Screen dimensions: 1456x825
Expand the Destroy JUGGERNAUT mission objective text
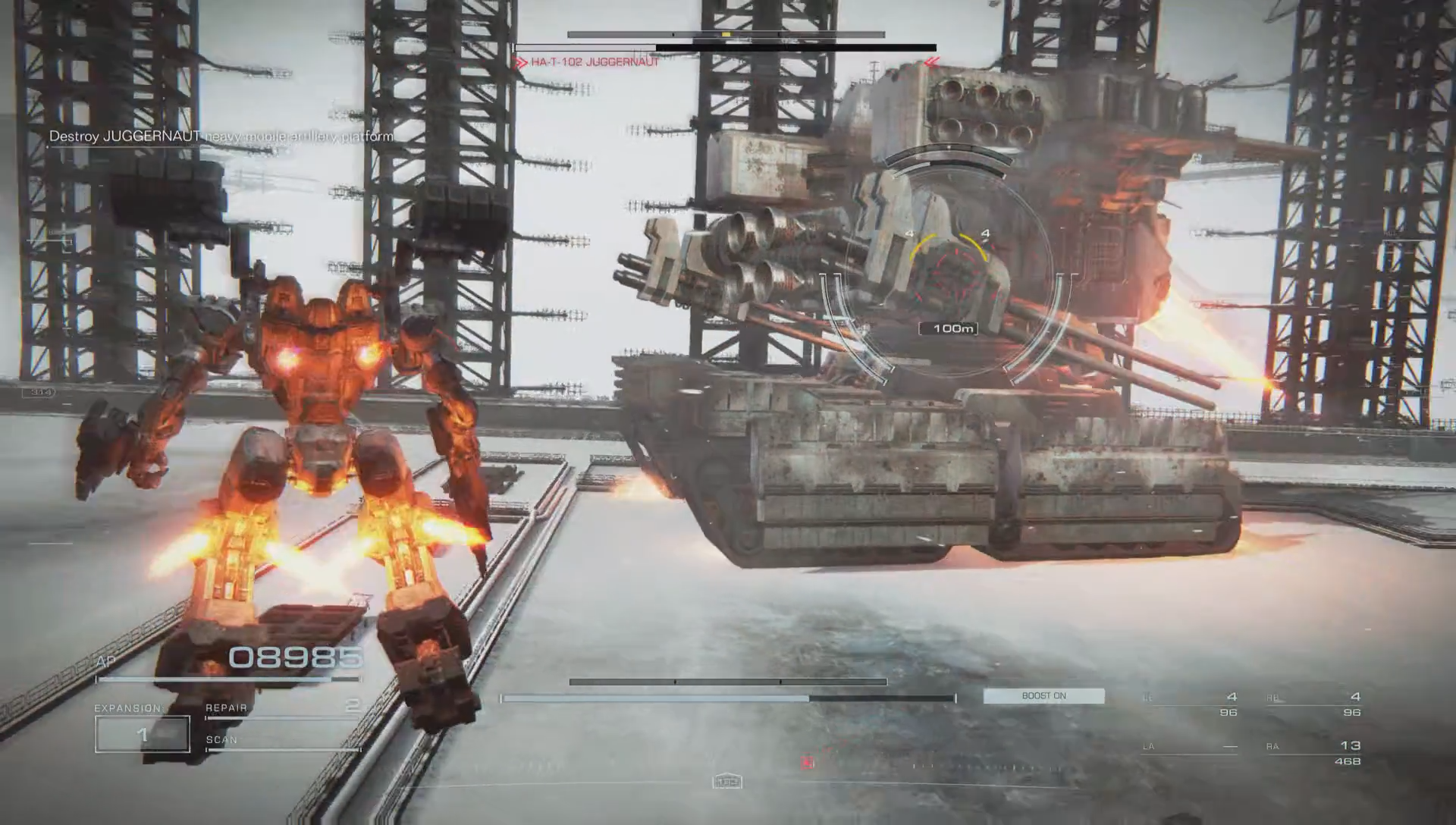[220, 136]
